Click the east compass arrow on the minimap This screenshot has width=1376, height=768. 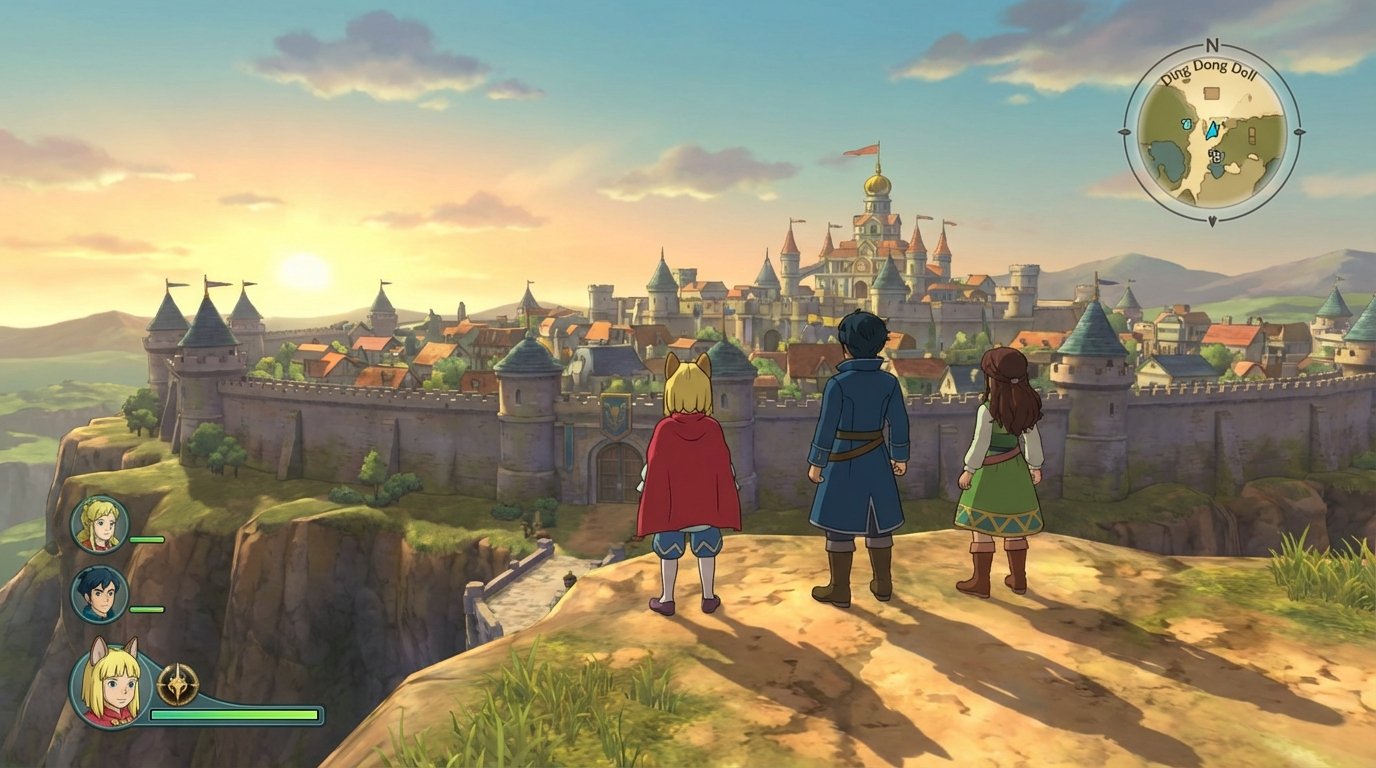coord(1300,131)
